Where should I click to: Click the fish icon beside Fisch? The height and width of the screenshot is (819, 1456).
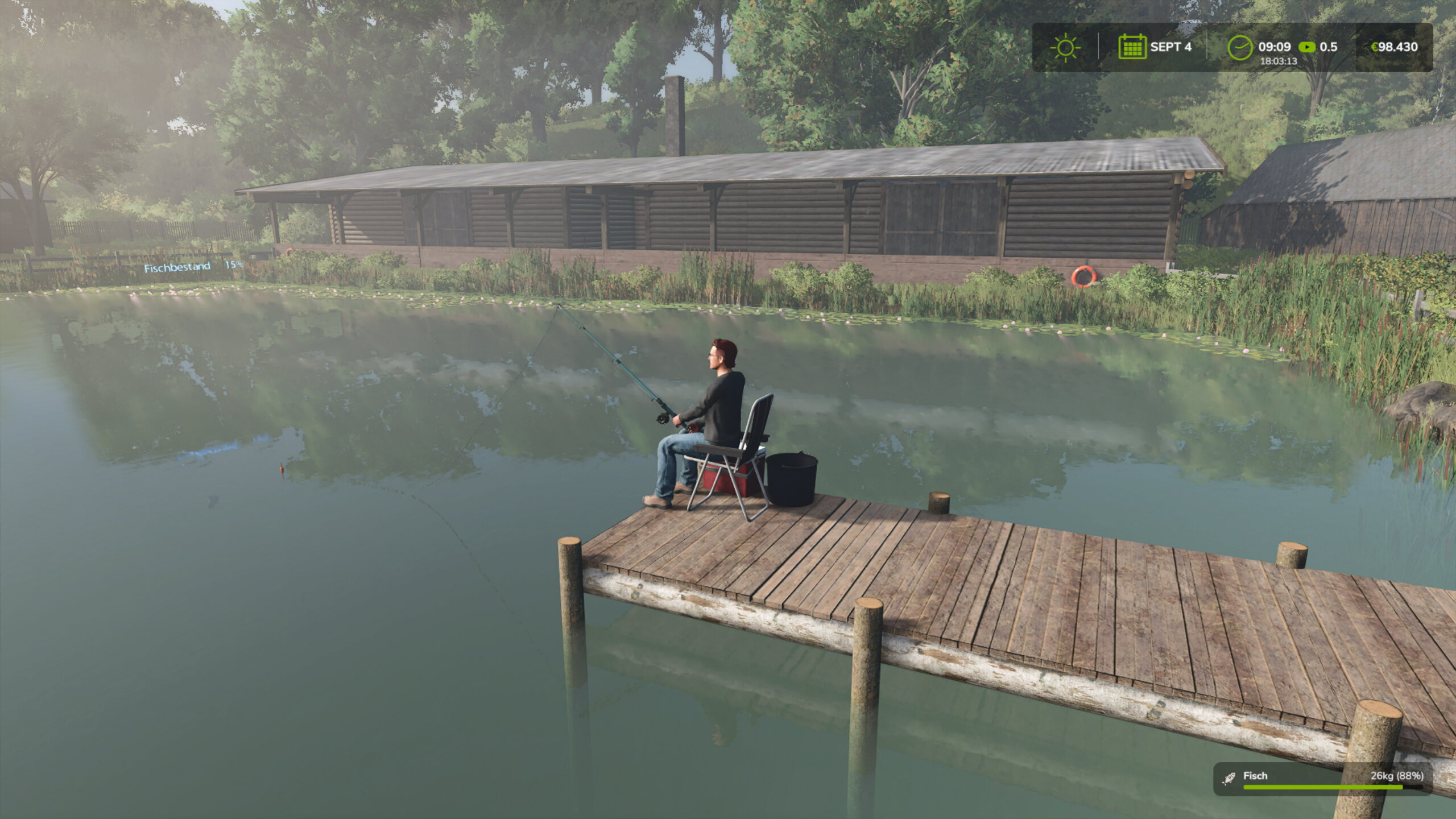pyautogui.click(x=1229, y=778)
